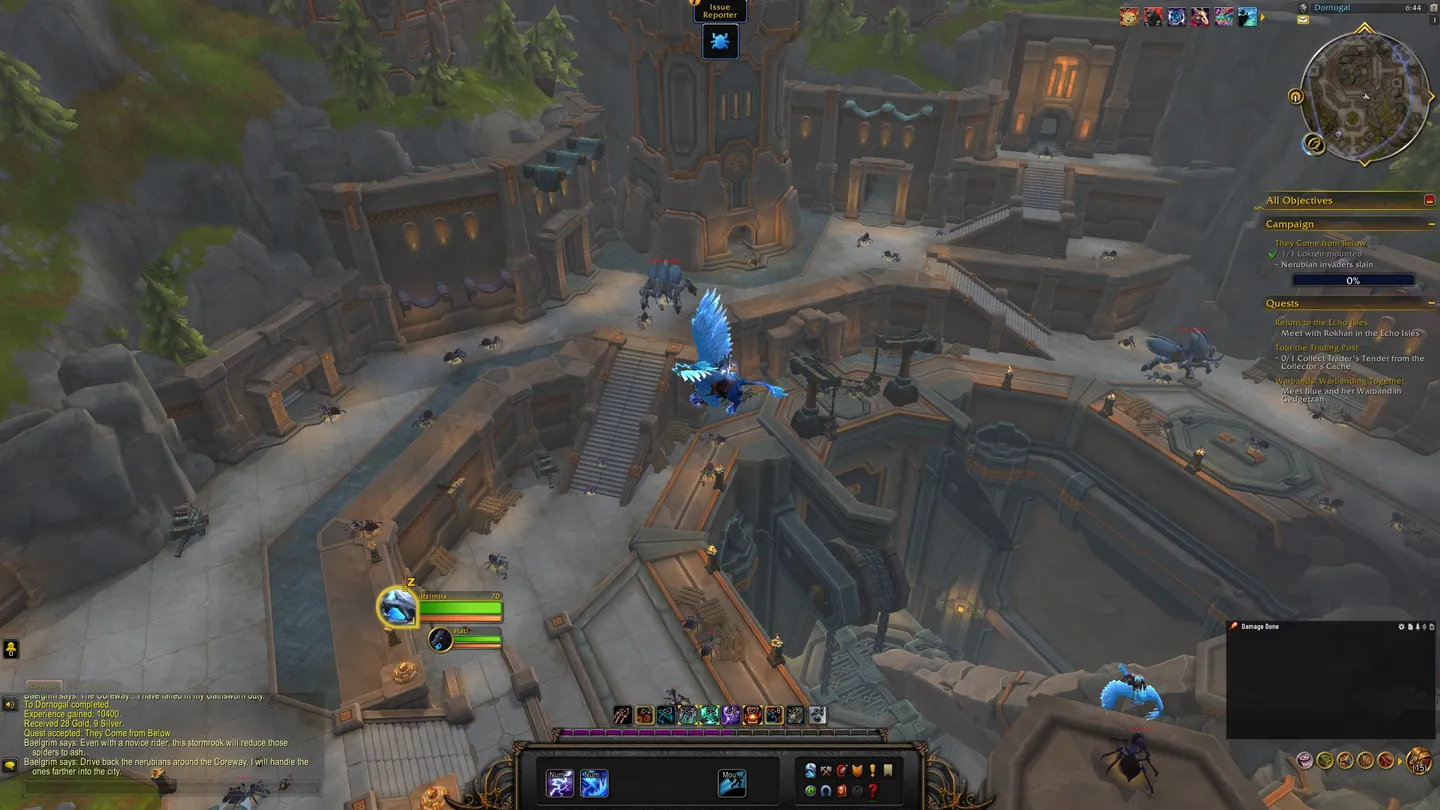Viewport: 1440px width, 810px height.
Task: Open help via the red question mark button
Action: (872, 790)
